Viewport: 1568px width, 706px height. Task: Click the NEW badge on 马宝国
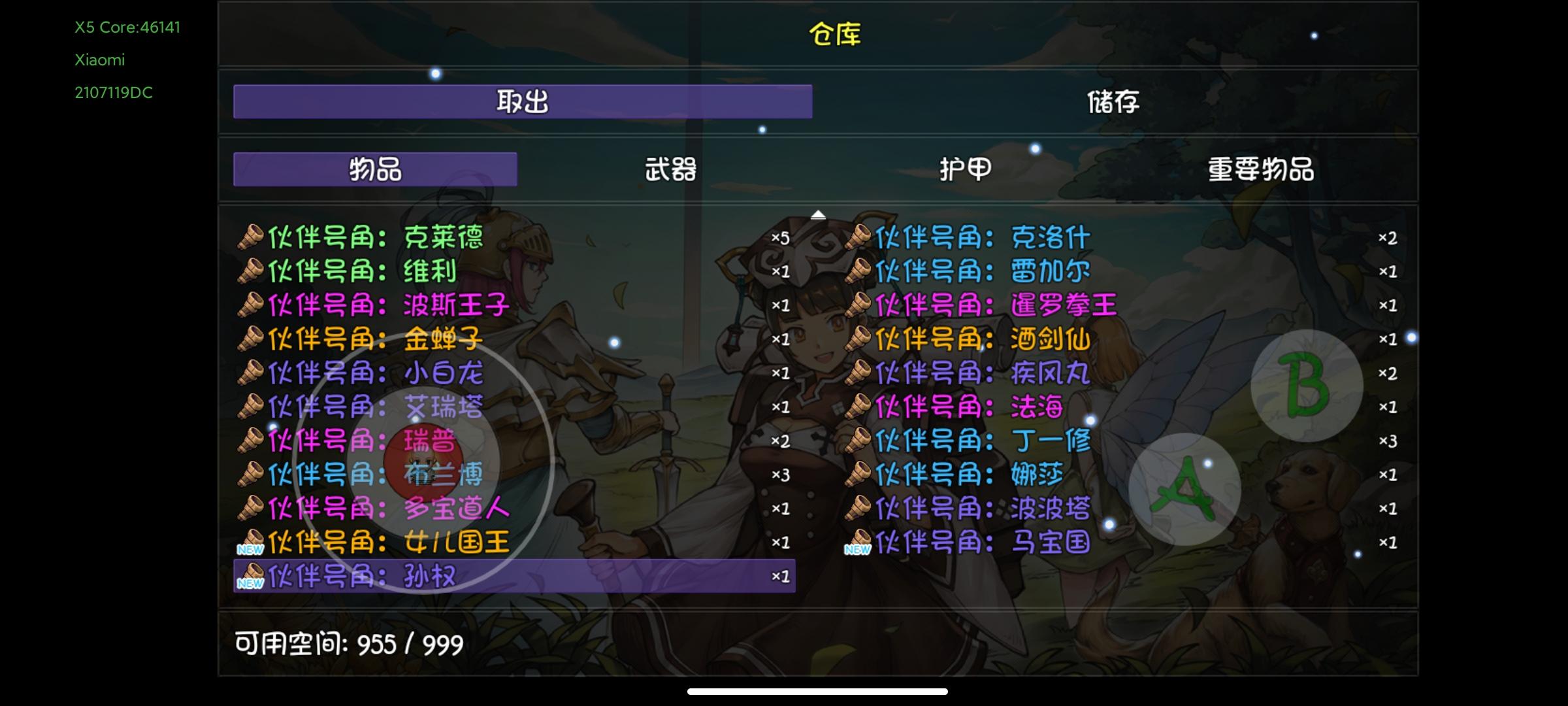pos(859,548)
